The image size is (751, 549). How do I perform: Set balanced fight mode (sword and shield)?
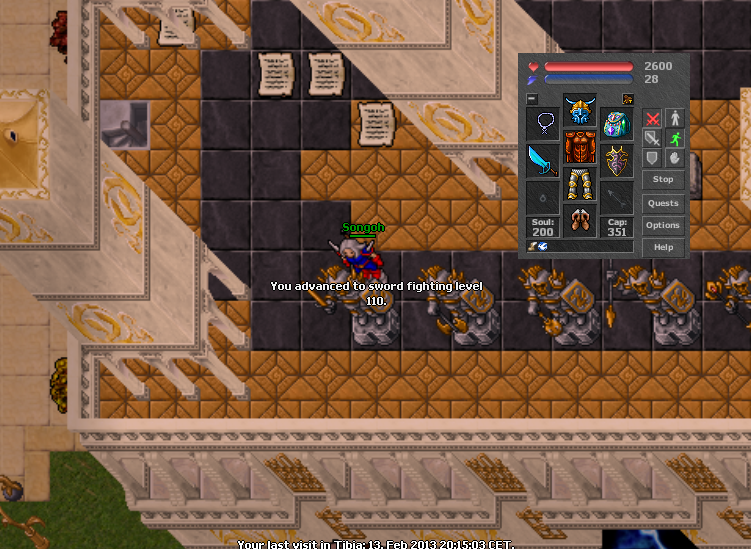coord(652,138)
